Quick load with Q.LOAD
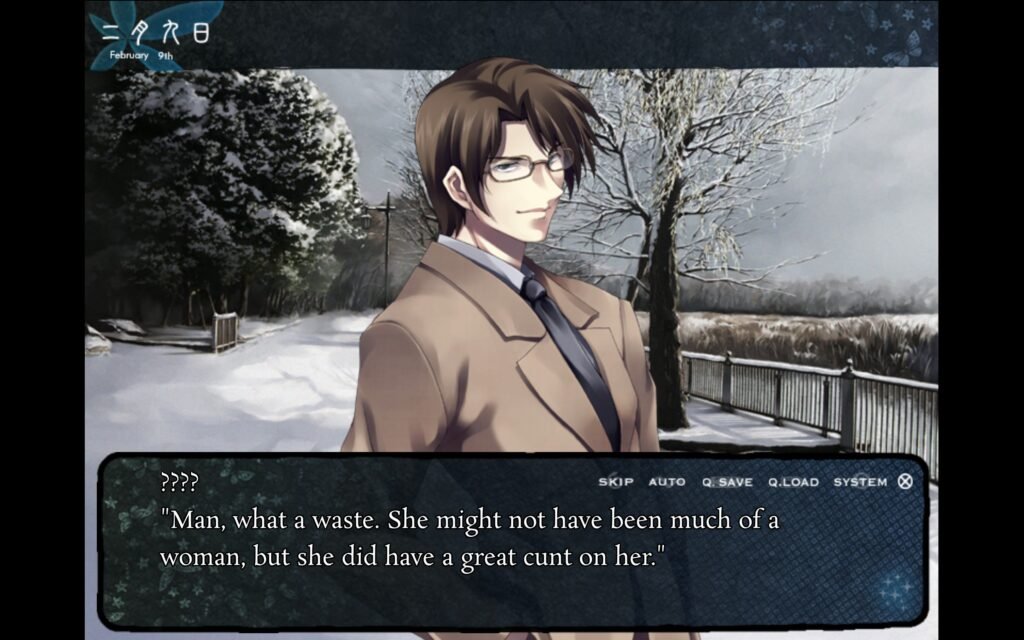Viewport: 1024px width, 640px height. [793, 482]
